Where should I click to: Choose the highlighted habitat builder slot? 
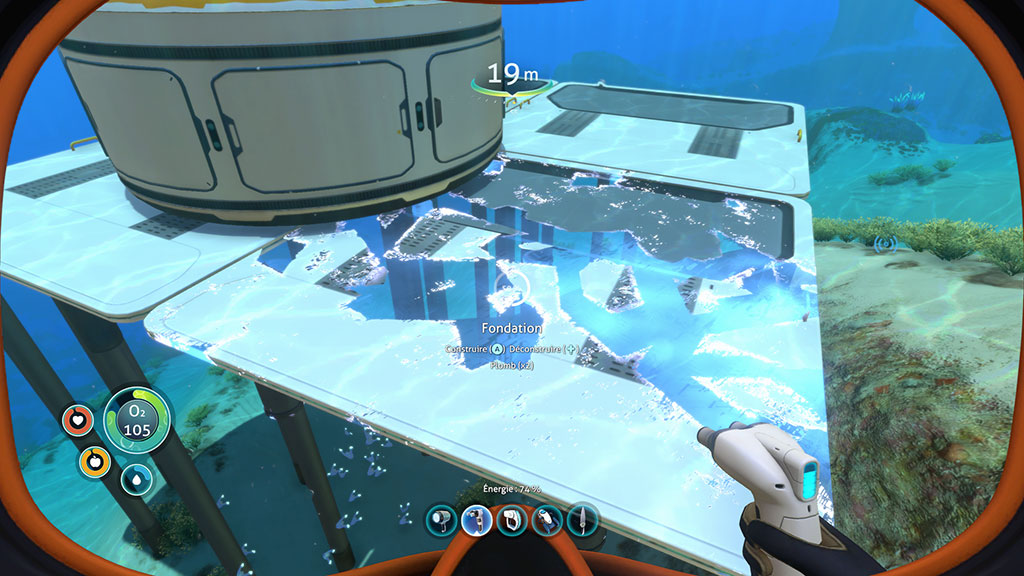tap(477, 520)
